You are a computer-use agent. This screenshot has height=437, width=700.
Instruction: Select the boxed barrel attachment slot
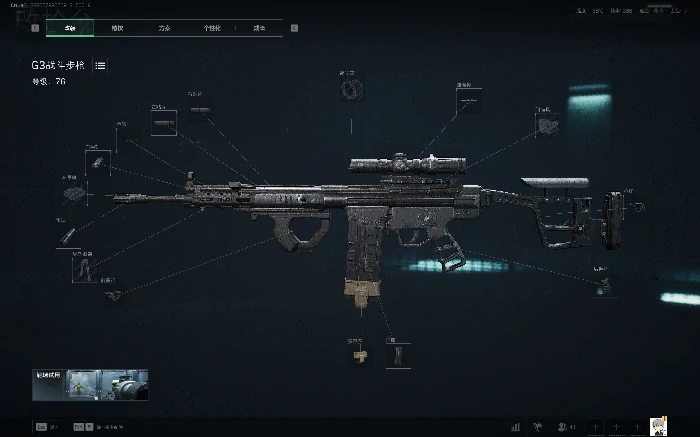click(164, 123)
